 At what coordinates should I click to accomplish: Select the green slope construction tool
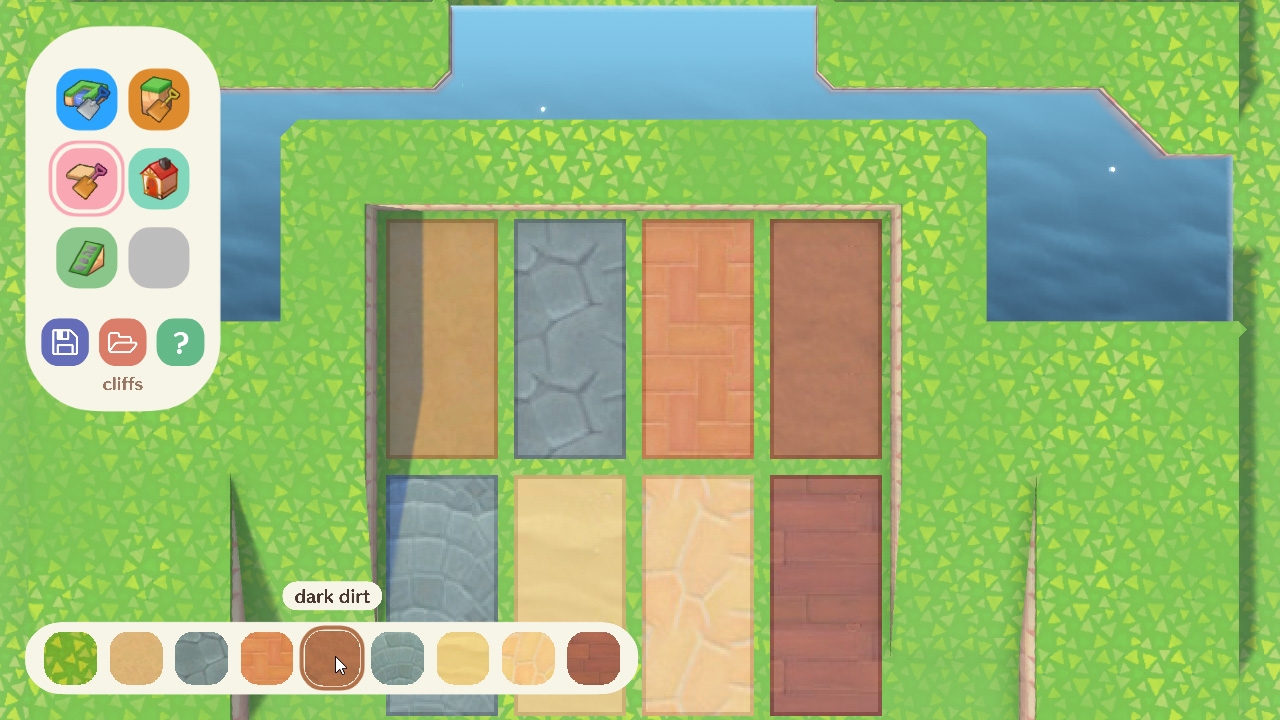click(86, 257)
